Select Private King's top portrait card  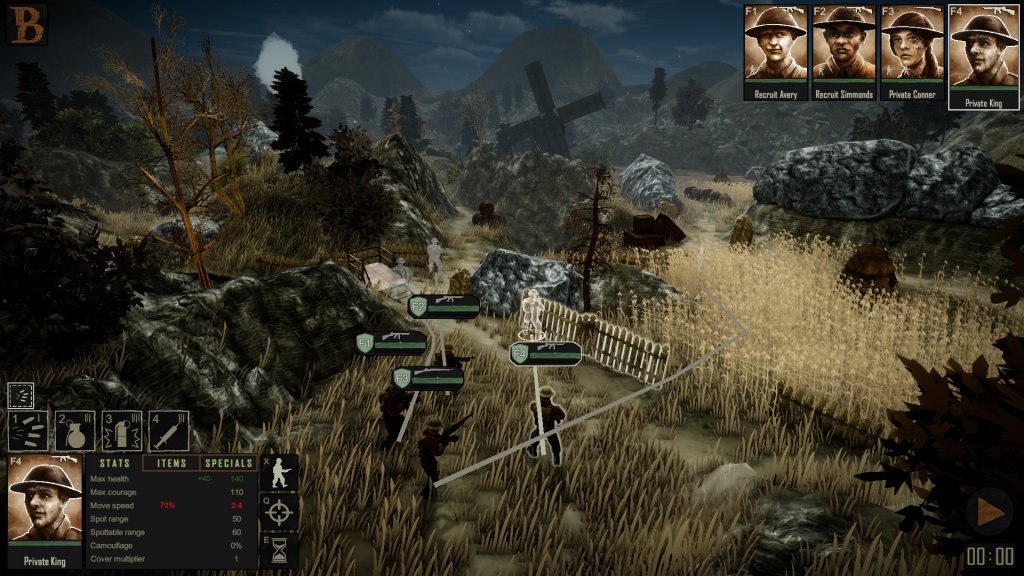pos(983,50)
